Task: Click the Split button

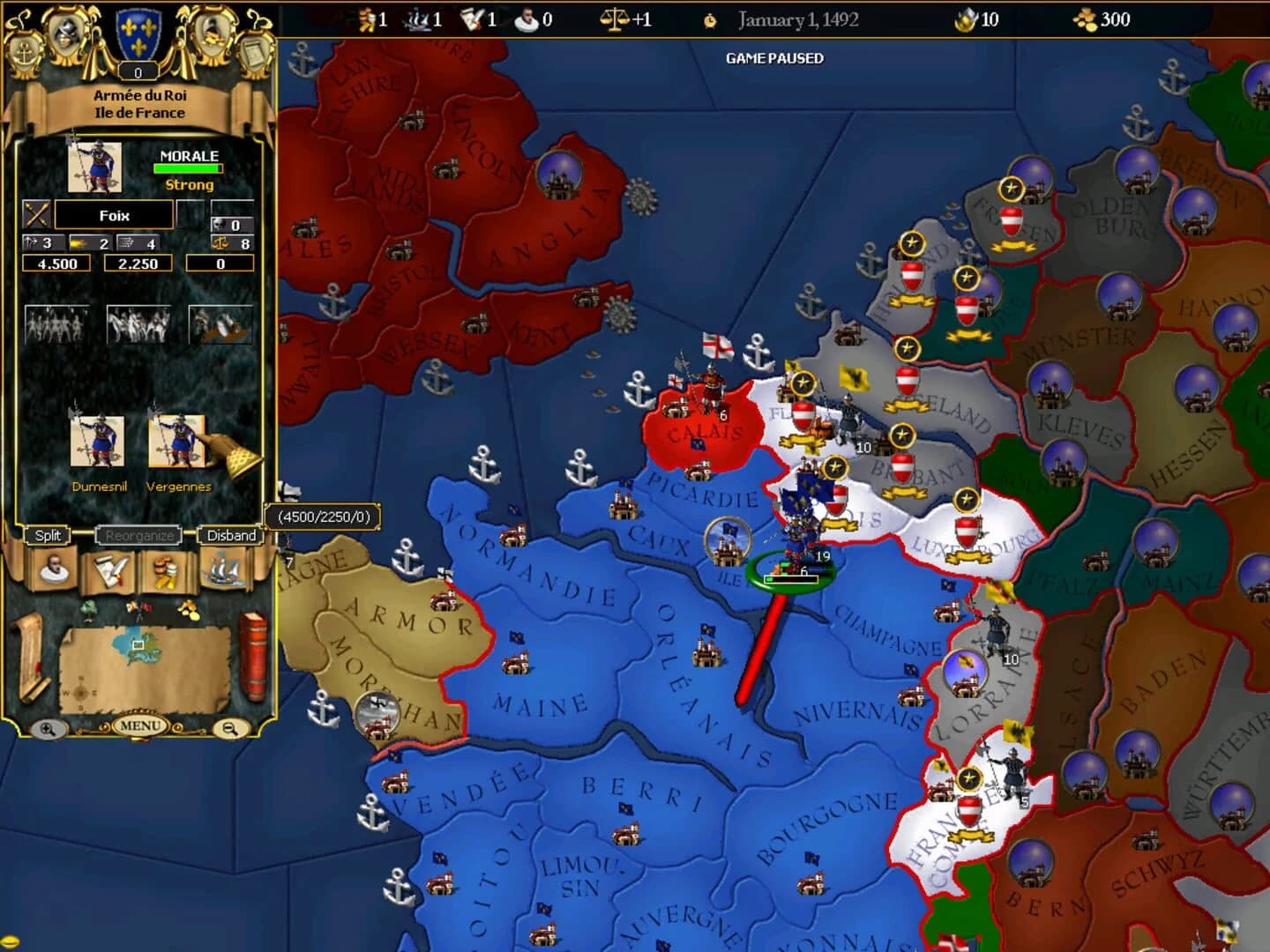Action: [x=49, y=535]
